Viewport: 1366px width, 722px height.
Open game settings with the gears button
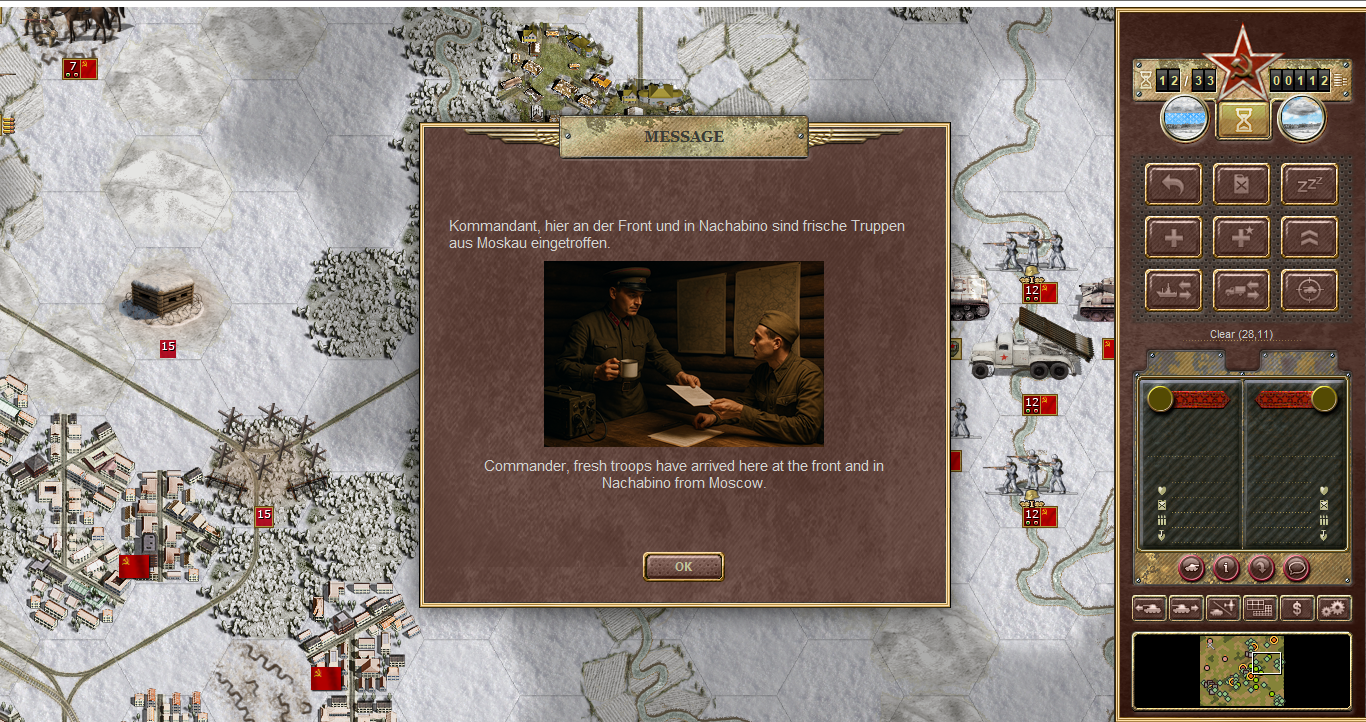tap(1334, 607)
